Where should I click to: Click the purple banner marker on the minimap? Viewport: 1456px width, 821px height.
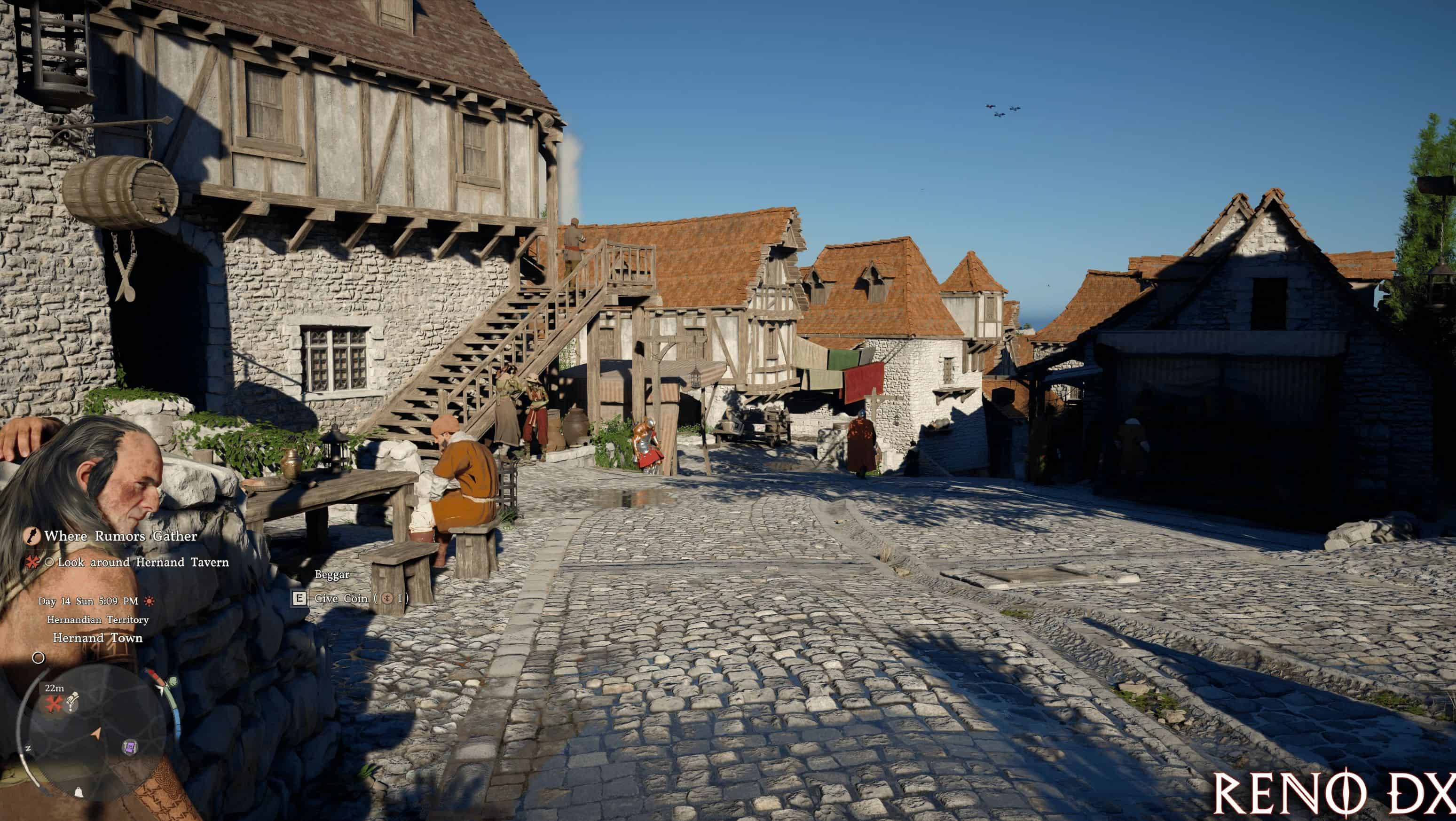tap(129, 748)
